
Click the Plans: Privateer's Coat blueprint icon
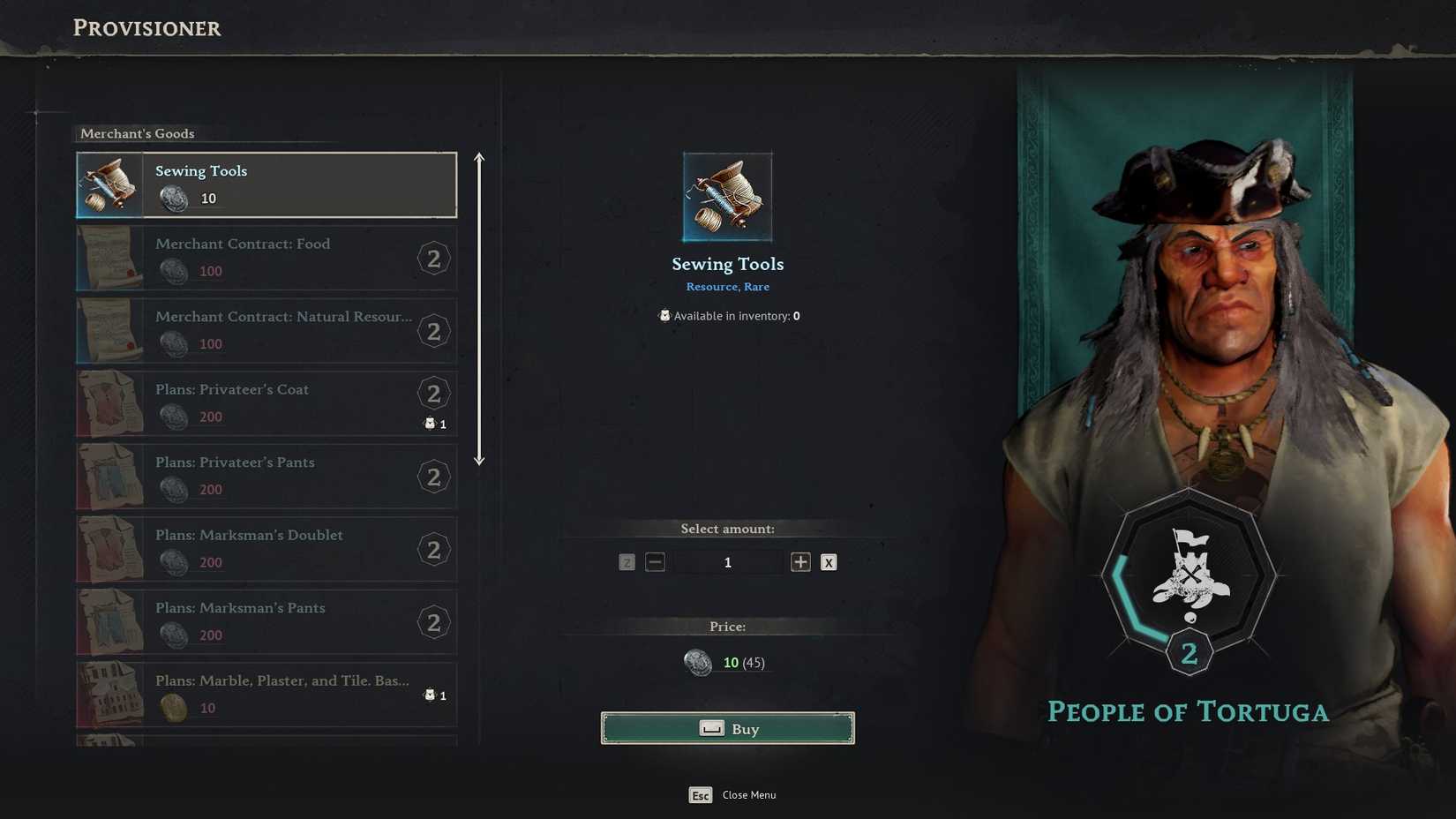108,403
